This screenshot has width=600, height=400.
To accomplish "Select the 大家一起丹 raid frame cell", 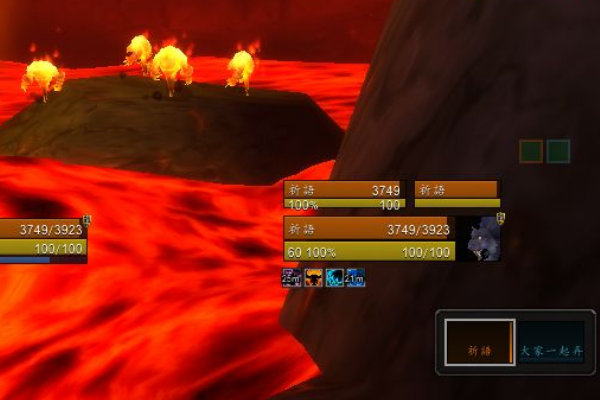I will click(550, 341).
